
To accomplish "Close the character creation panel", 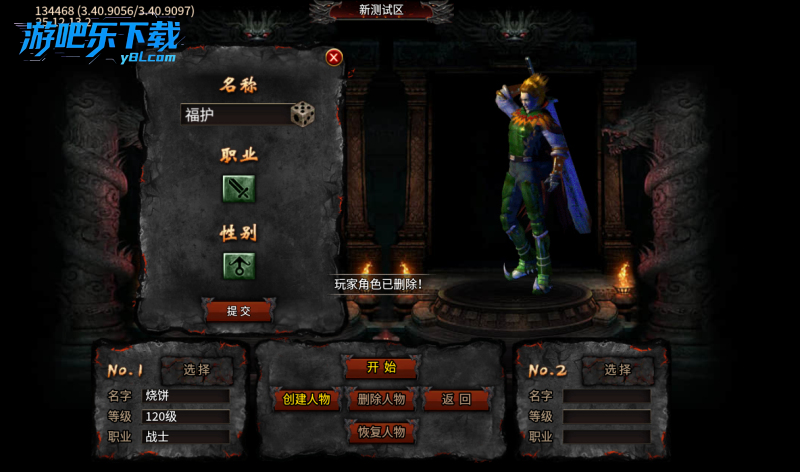I will [x=334, y=58].
